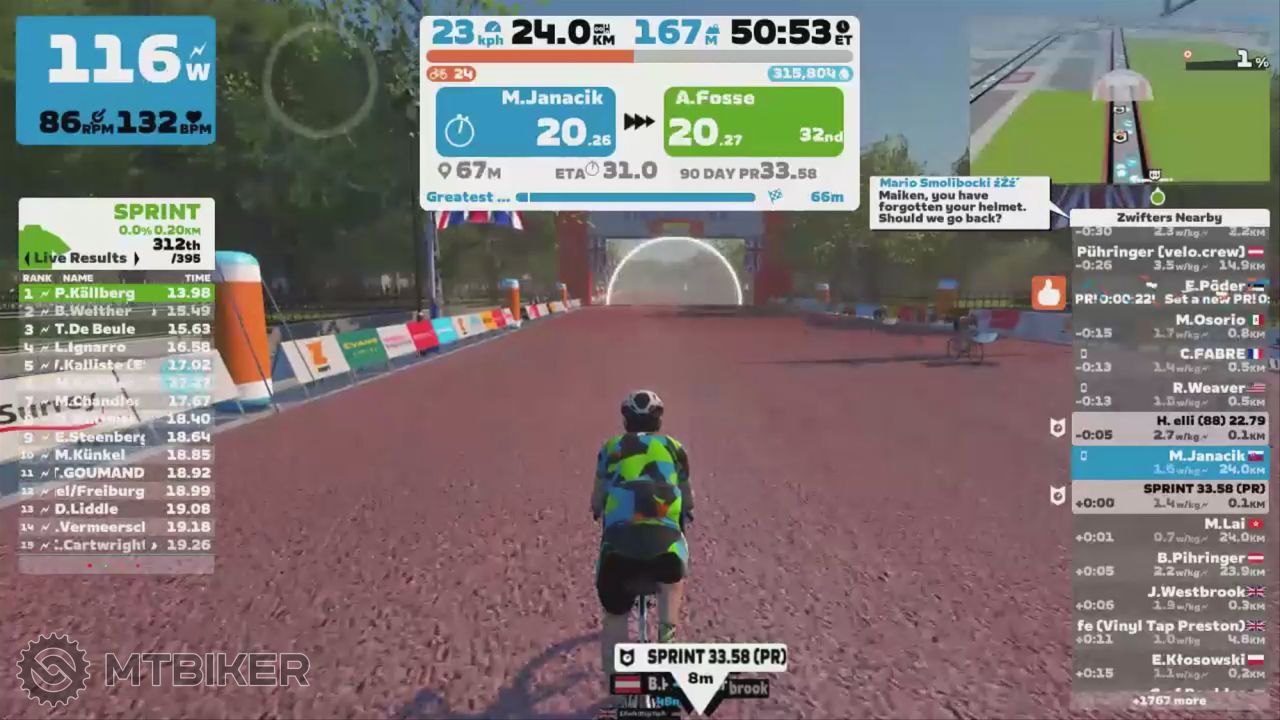Select R.Weaver in the nearby list
The height and width of the screenshot is (720, 1280).
coord(1169,394)
